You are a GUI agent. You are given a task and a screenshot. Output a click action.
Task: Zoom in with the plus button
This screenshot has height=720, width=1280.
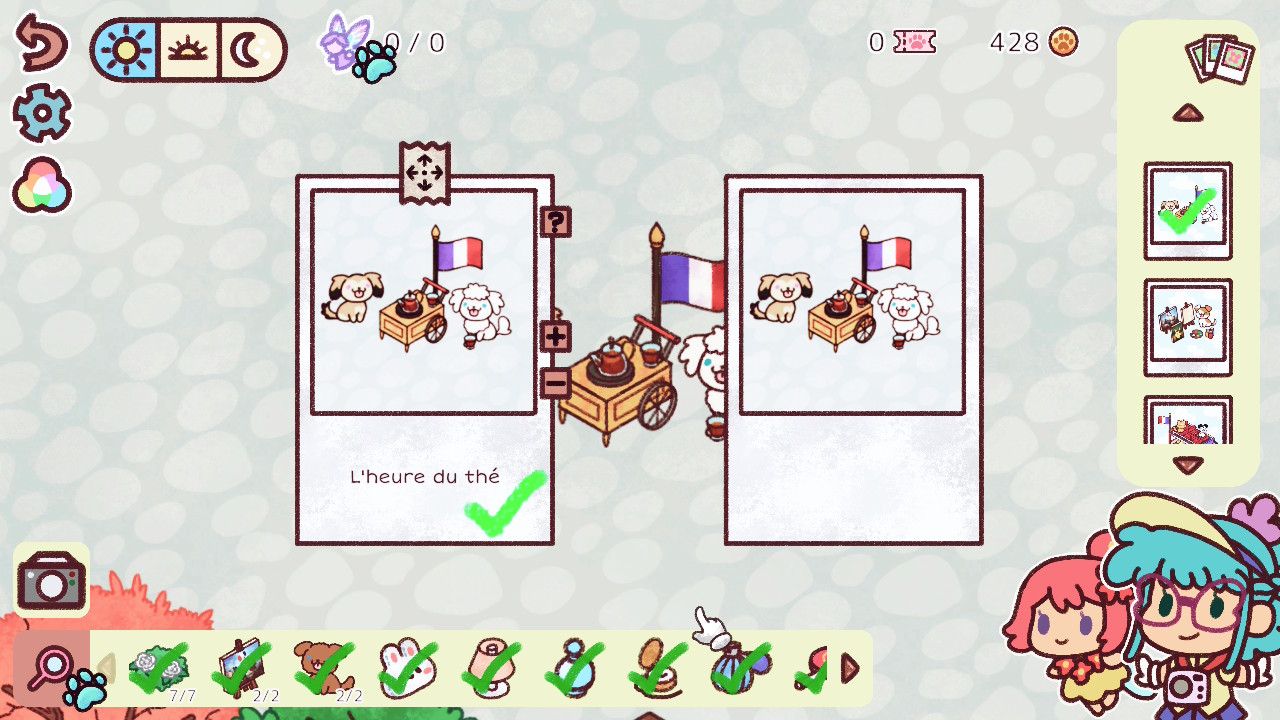point(555,336)
